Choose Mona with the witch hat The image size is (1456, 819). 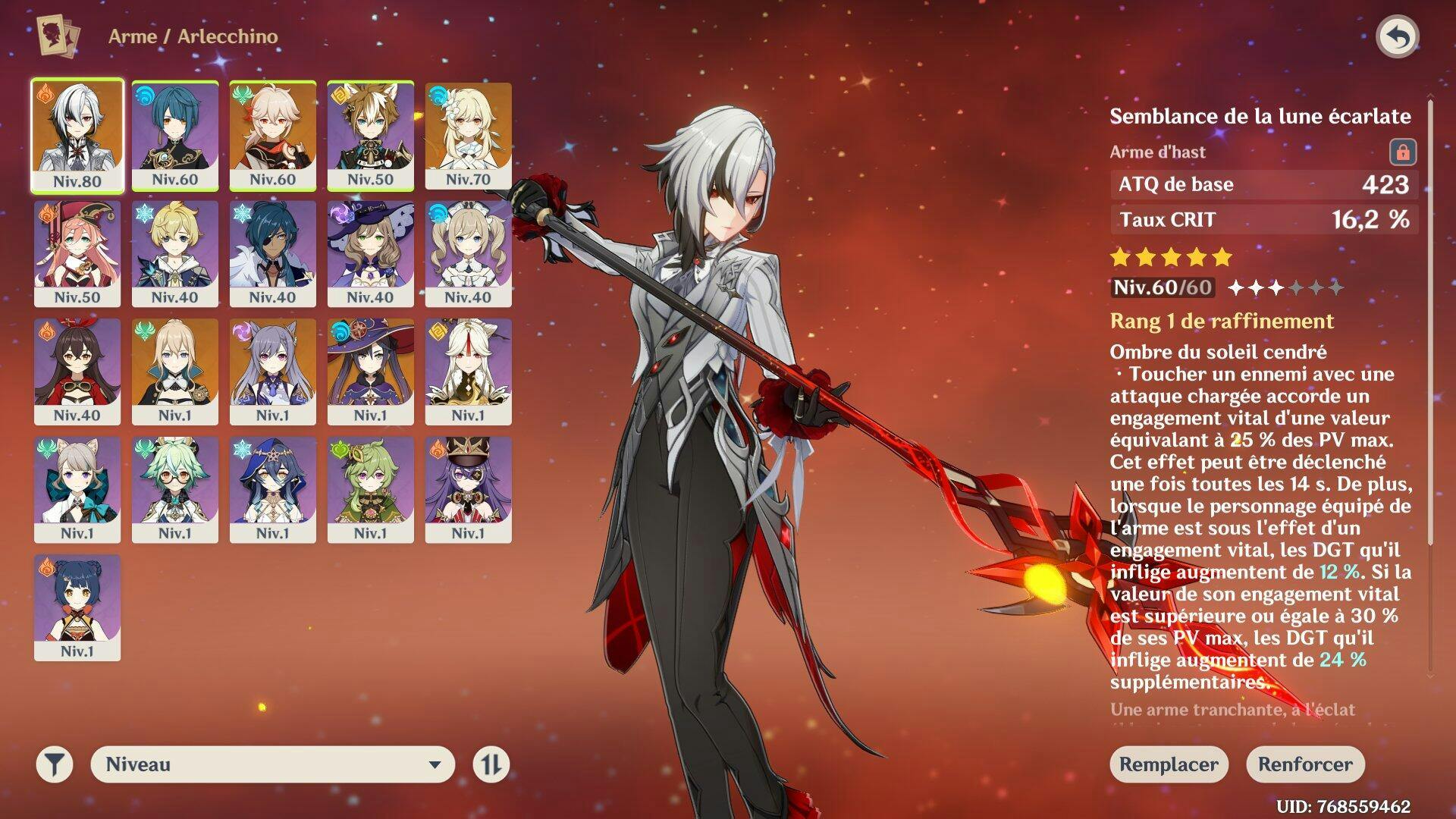[371, 371]
